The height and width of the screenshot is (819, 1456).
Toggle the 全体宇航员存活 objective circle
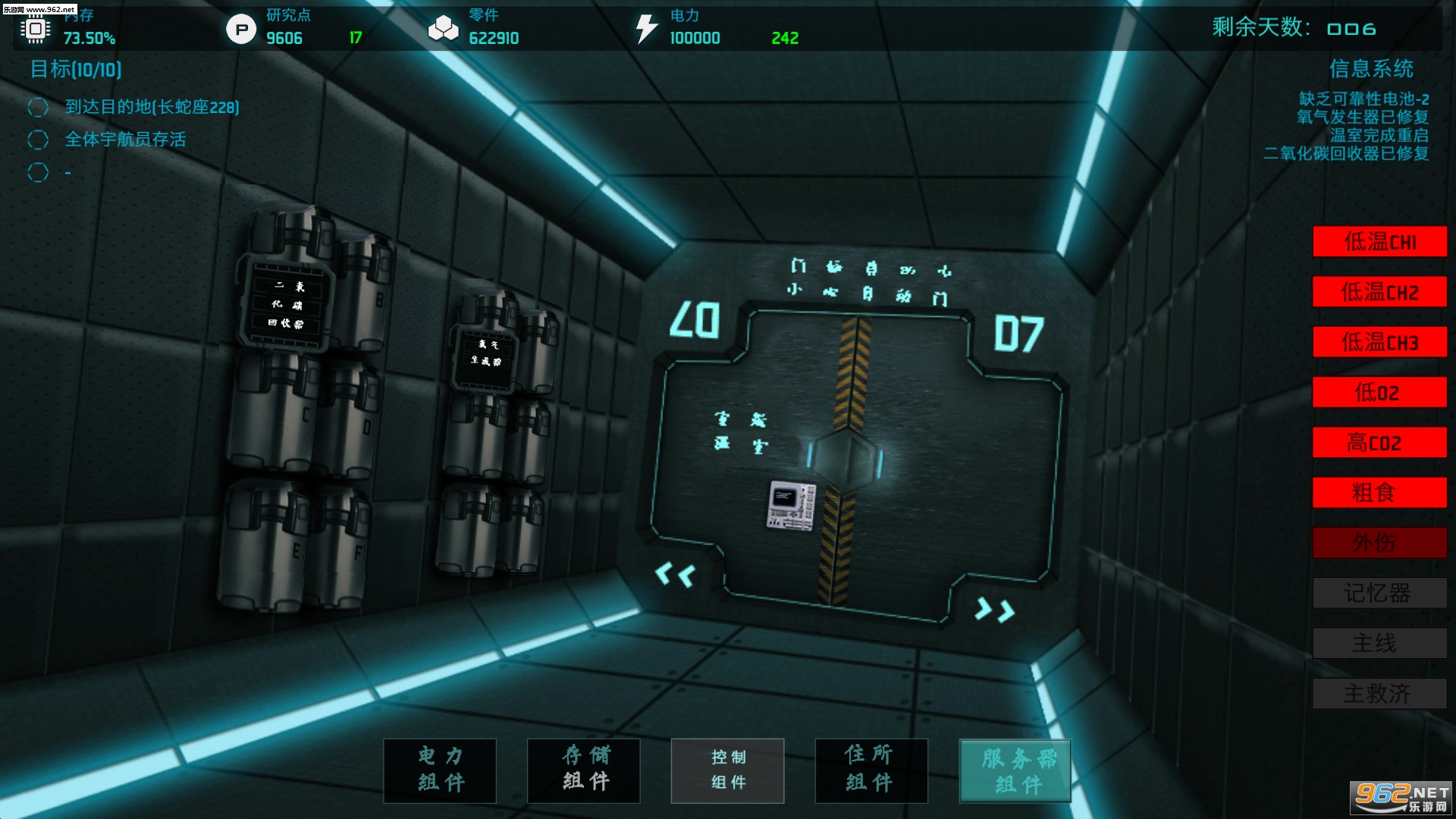tap(38, 140)
